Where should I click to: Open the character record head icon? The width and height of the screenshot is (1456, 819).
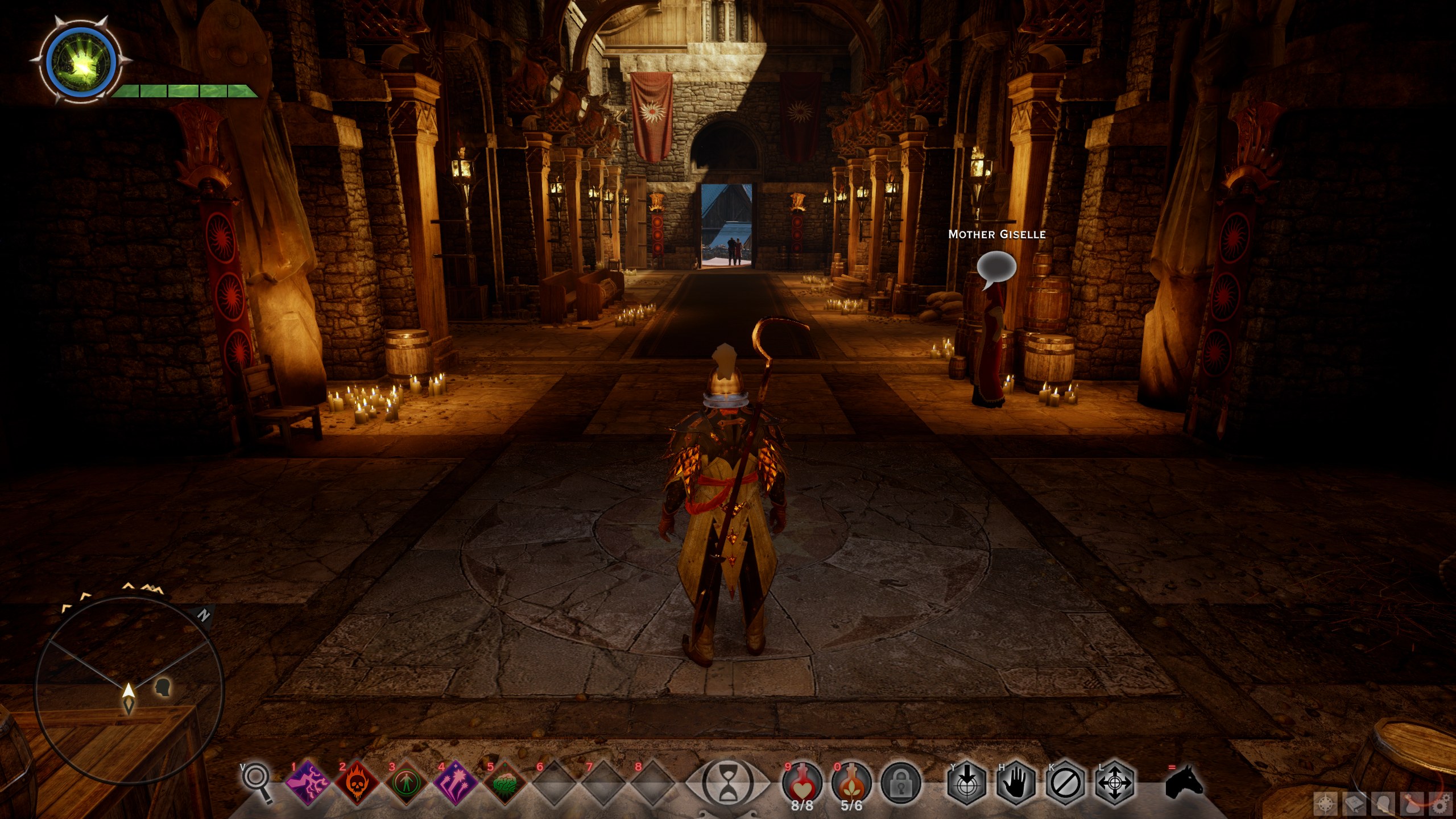1383,804
